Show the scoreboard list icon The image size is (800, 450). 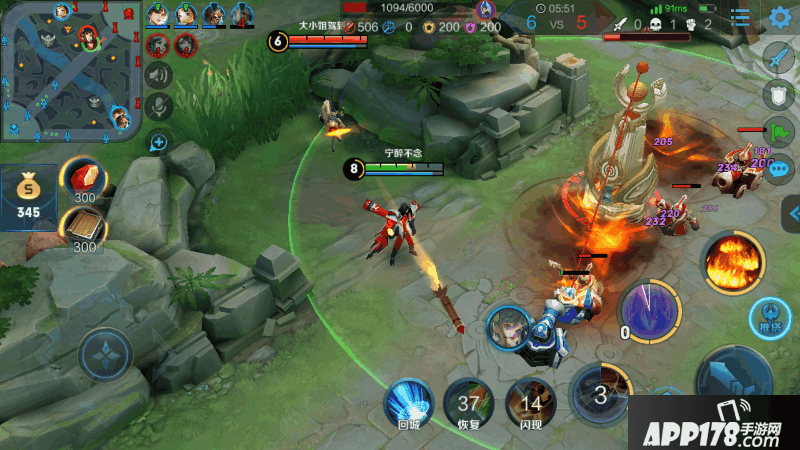click(741, 18)
